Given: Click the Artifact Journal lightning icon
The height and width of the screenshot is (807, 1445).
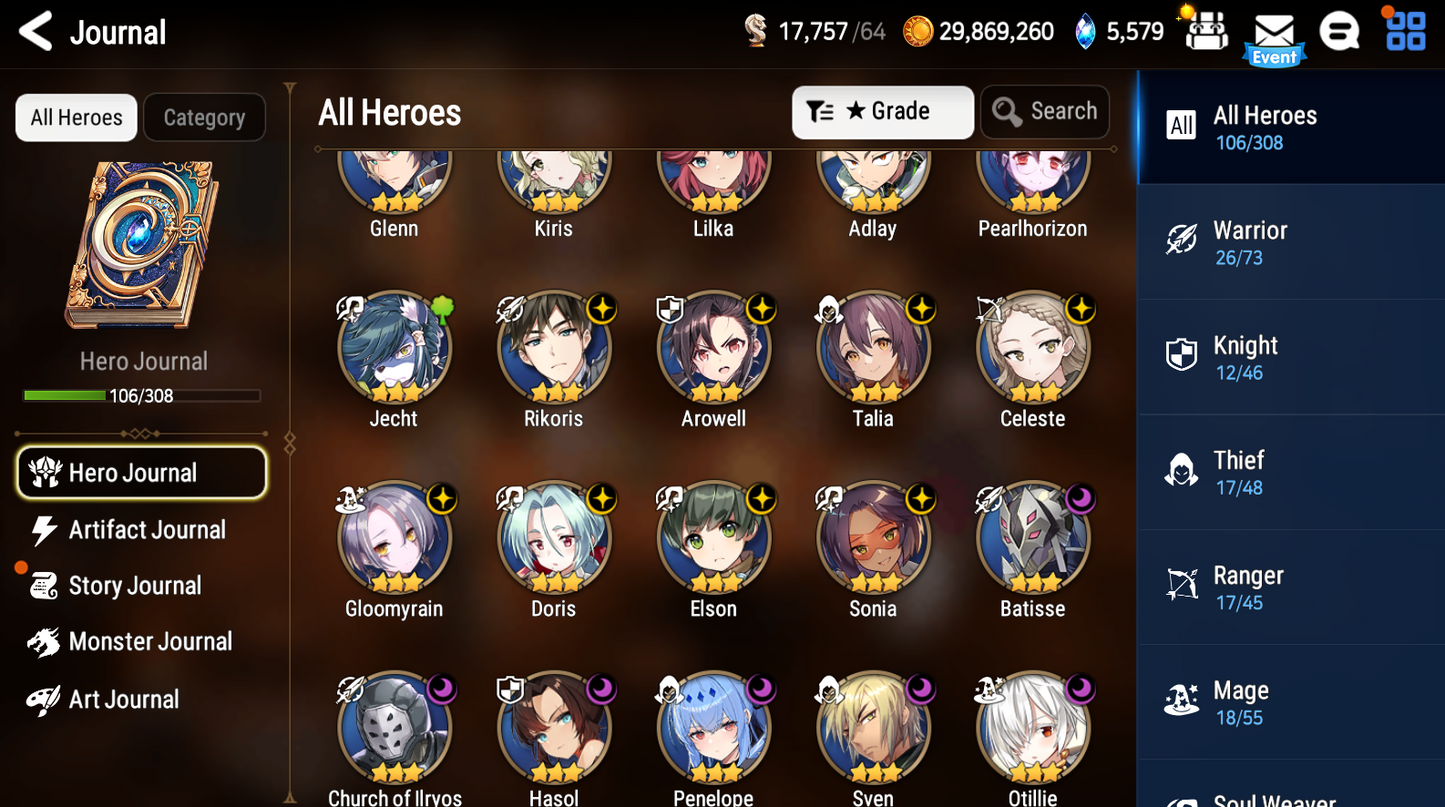Looking at the screenshot, I should (x=42, y=529).
